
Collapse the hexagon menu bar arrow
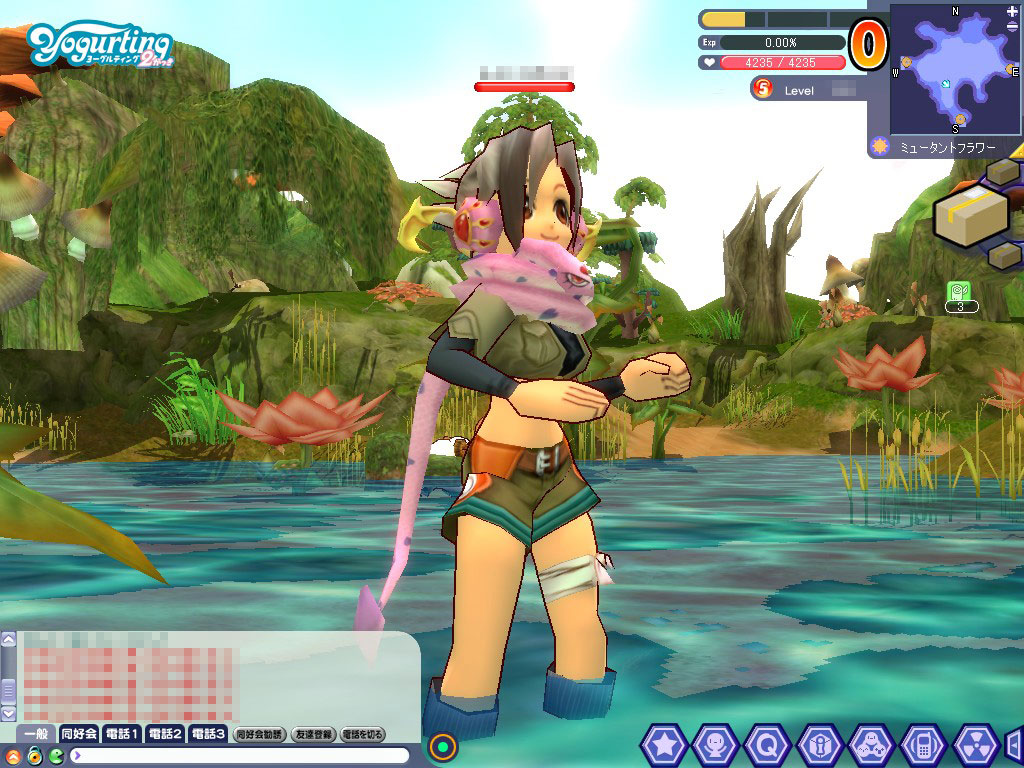coord(1014,745)
